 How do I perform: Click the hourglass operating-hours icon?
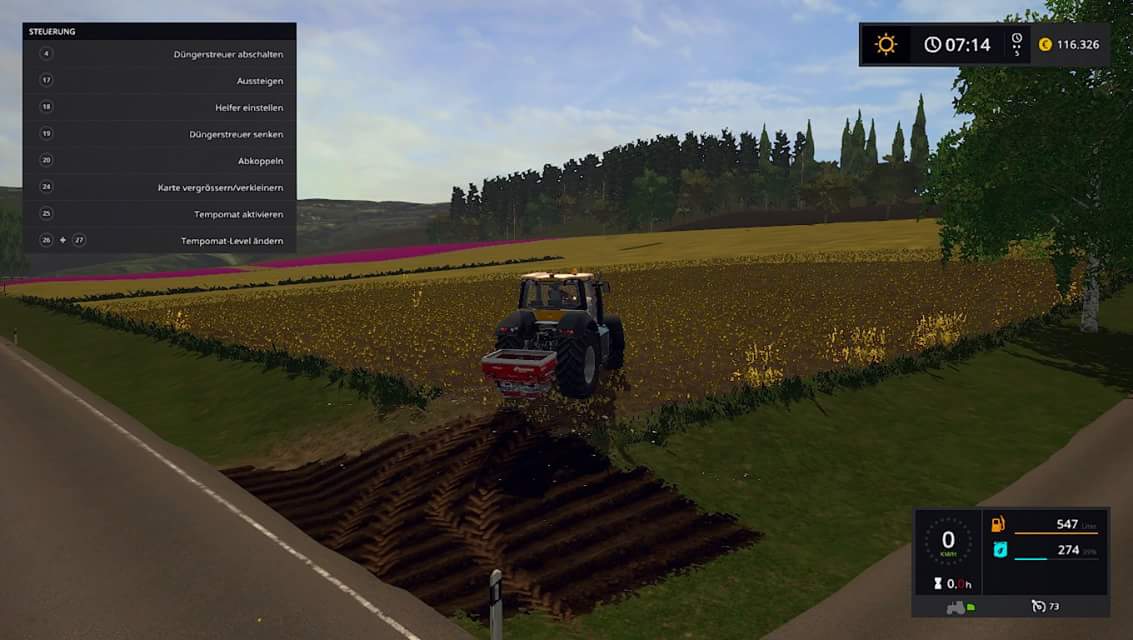[937, 583]
